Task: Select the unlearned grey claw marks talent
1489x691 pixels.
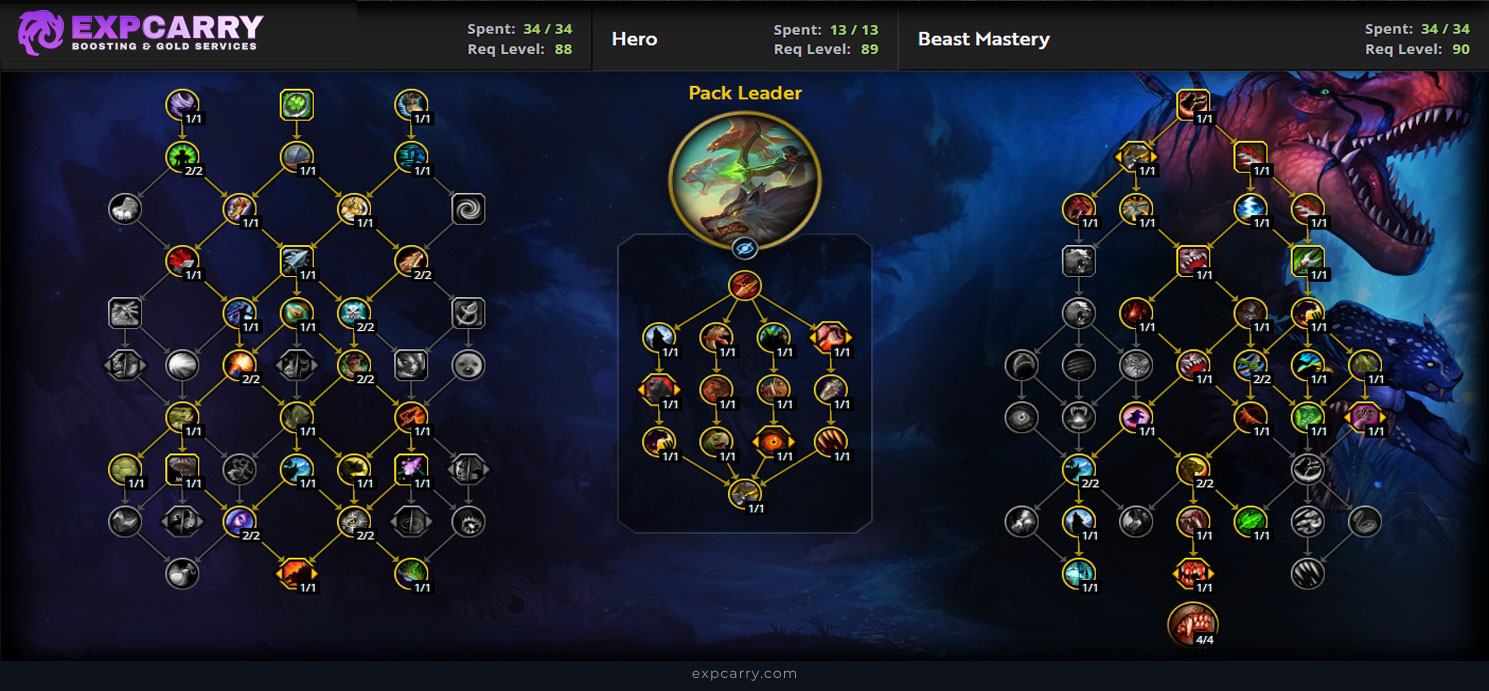Action: [1307, 572]
